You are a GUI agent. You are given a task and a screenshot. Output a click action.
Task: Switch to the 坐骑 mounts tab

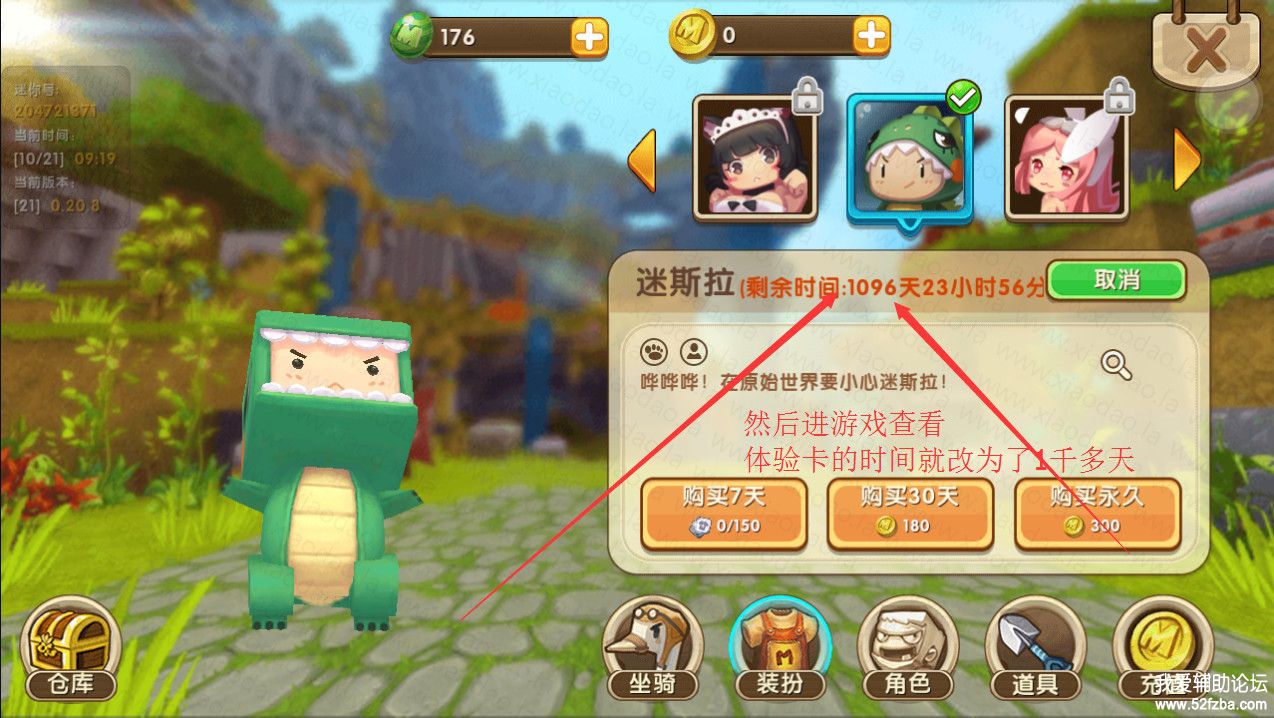coord(652,649)
